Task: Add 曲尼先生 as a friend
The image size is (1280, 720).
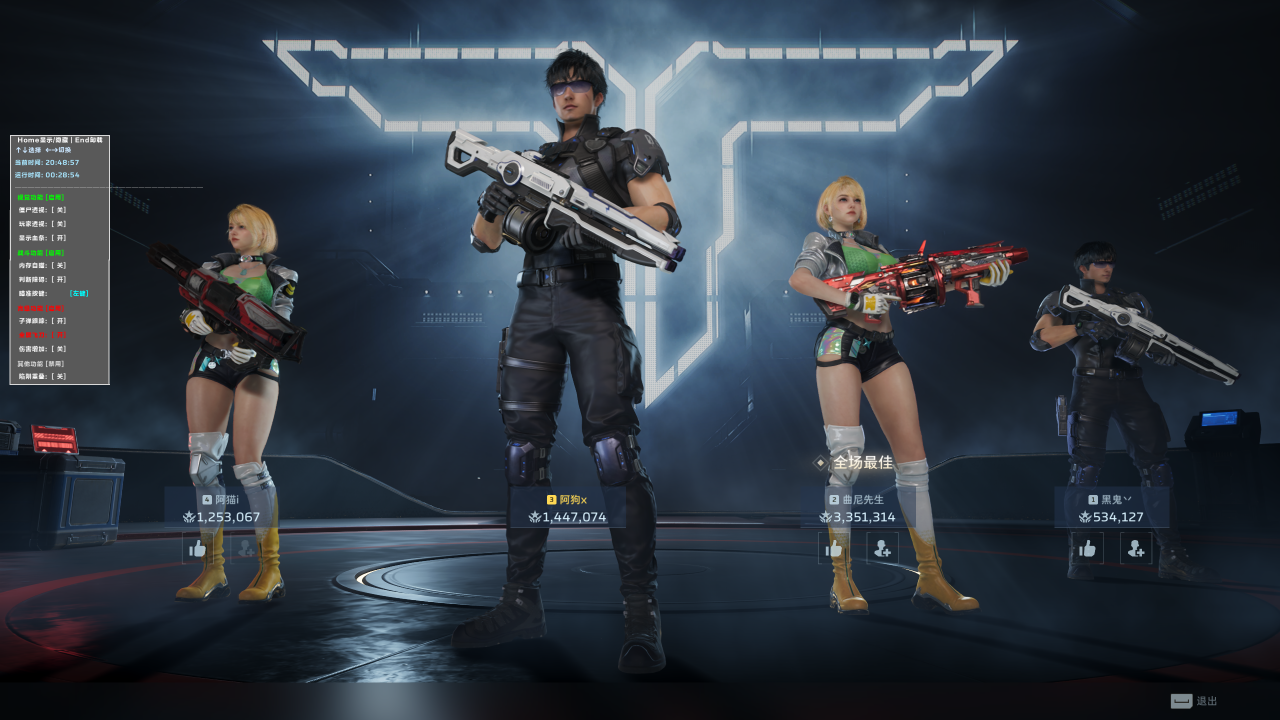Action: pos(882,548)
